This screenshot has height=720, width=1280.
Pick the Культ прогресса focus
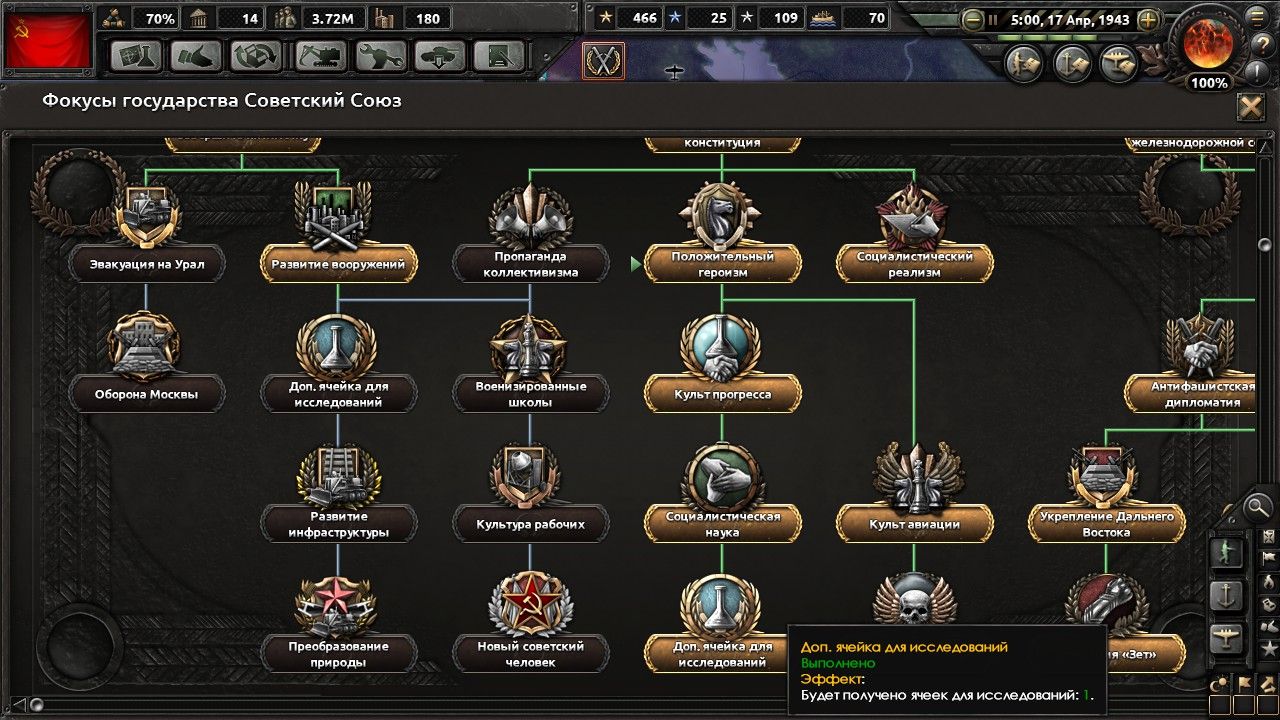click(x=722, y=394)
